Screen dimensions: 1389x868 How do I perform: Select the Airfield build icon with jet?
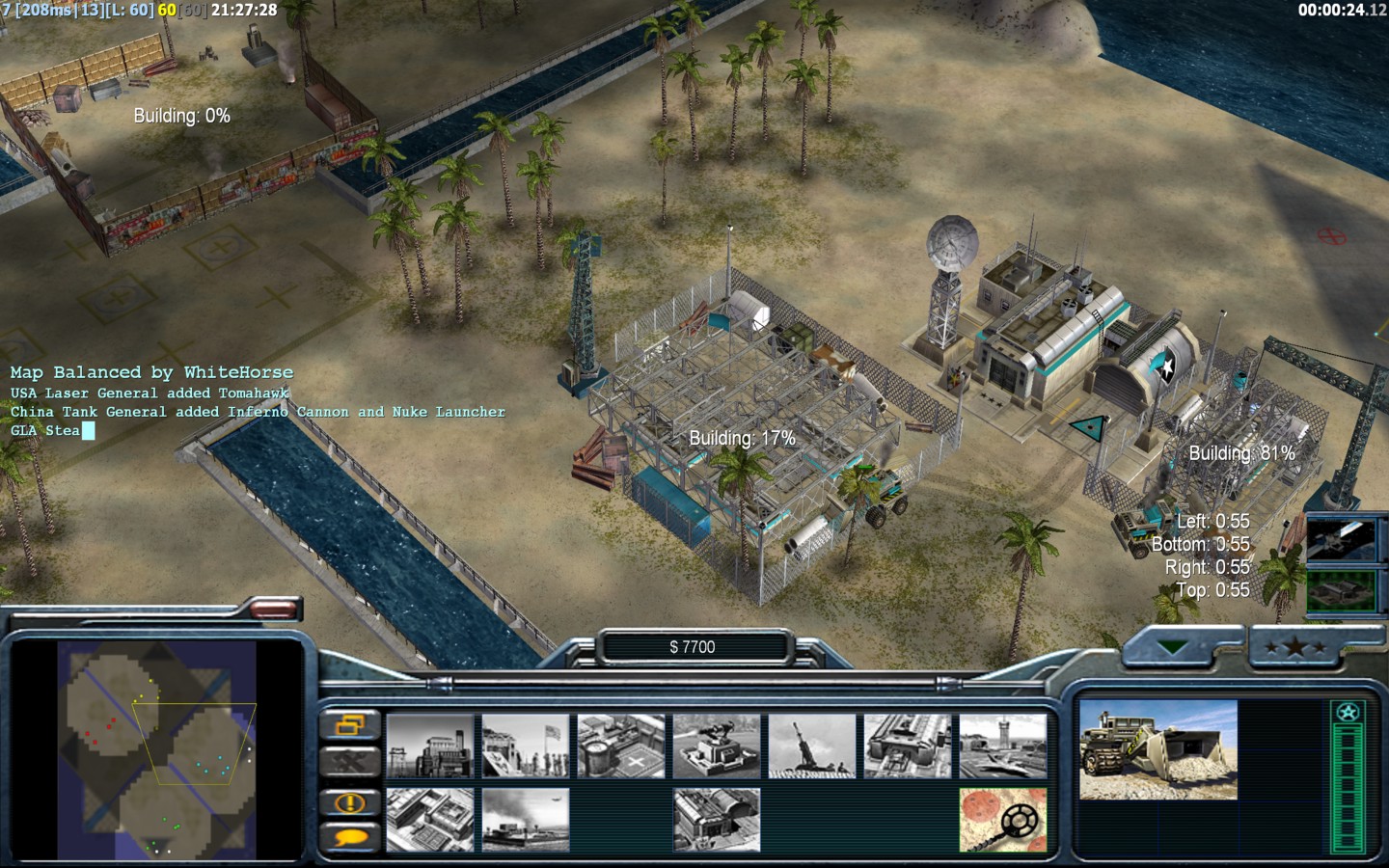point(1003,746)
